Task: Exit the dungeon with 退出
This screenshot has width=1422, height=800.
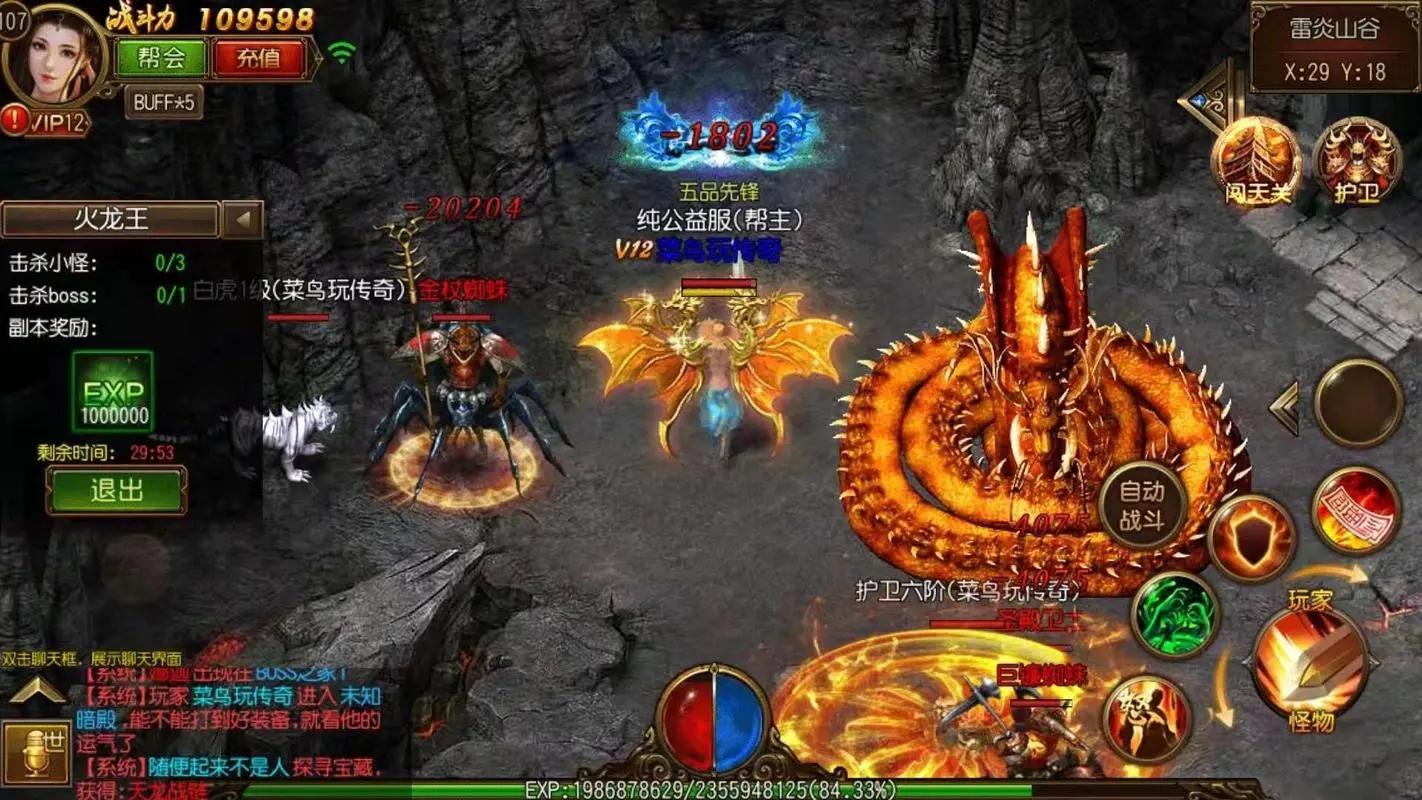Action: [x=116, y=490]
